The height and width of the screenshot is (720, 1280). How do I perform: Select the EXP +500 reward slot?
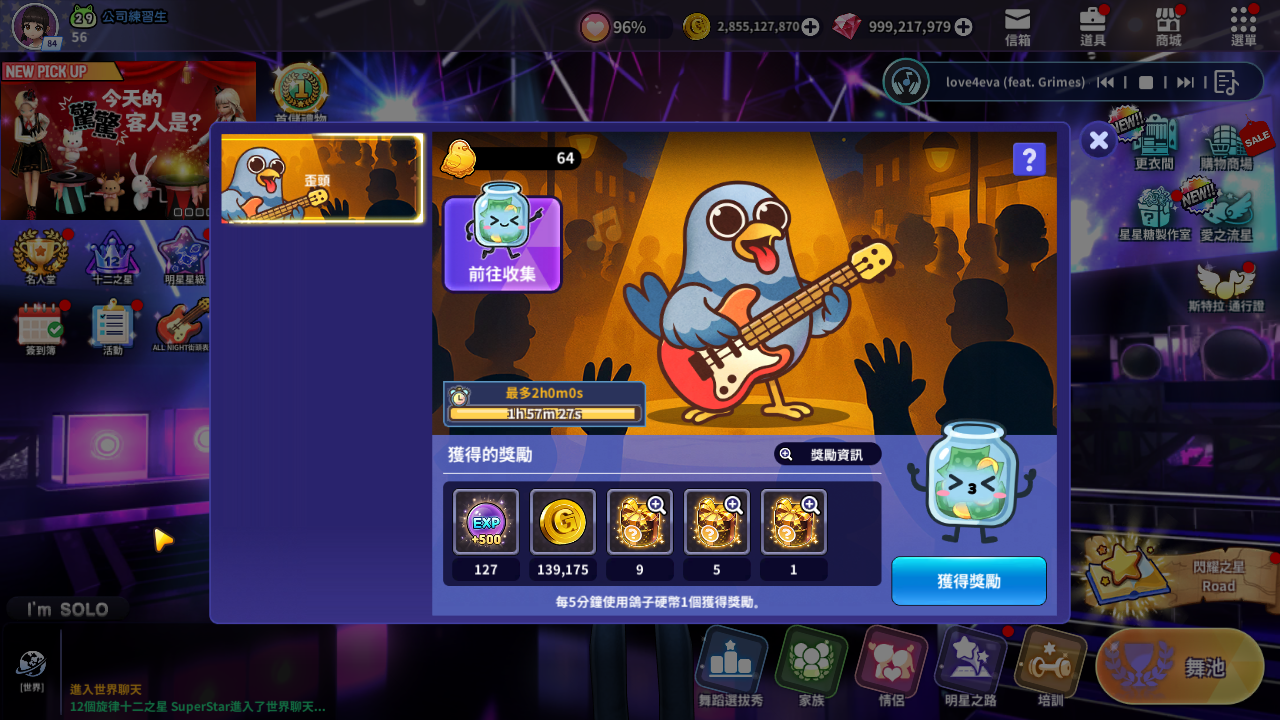tap(486, 522)
